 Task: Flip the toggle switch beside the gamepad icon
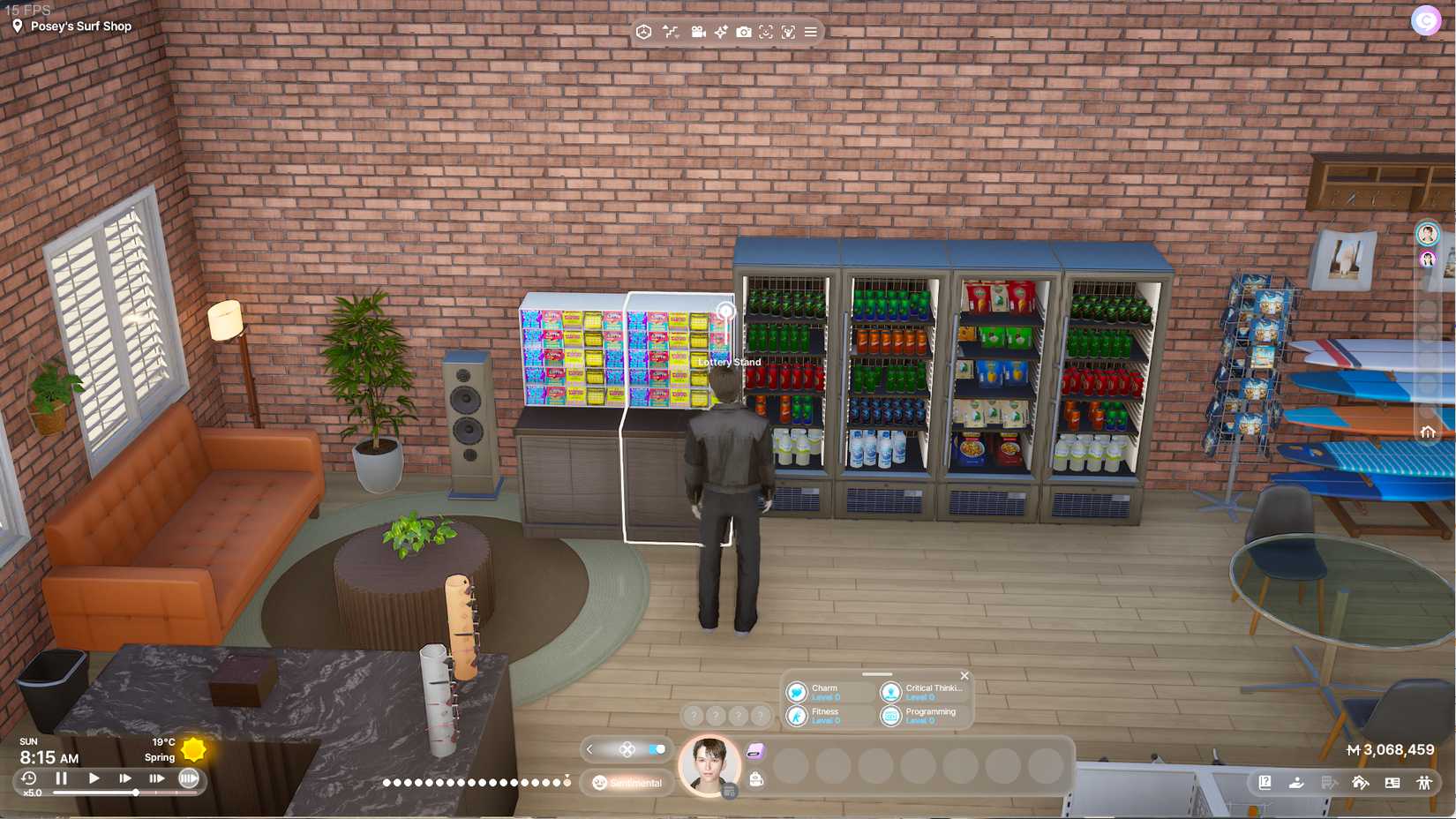point(657,749)
